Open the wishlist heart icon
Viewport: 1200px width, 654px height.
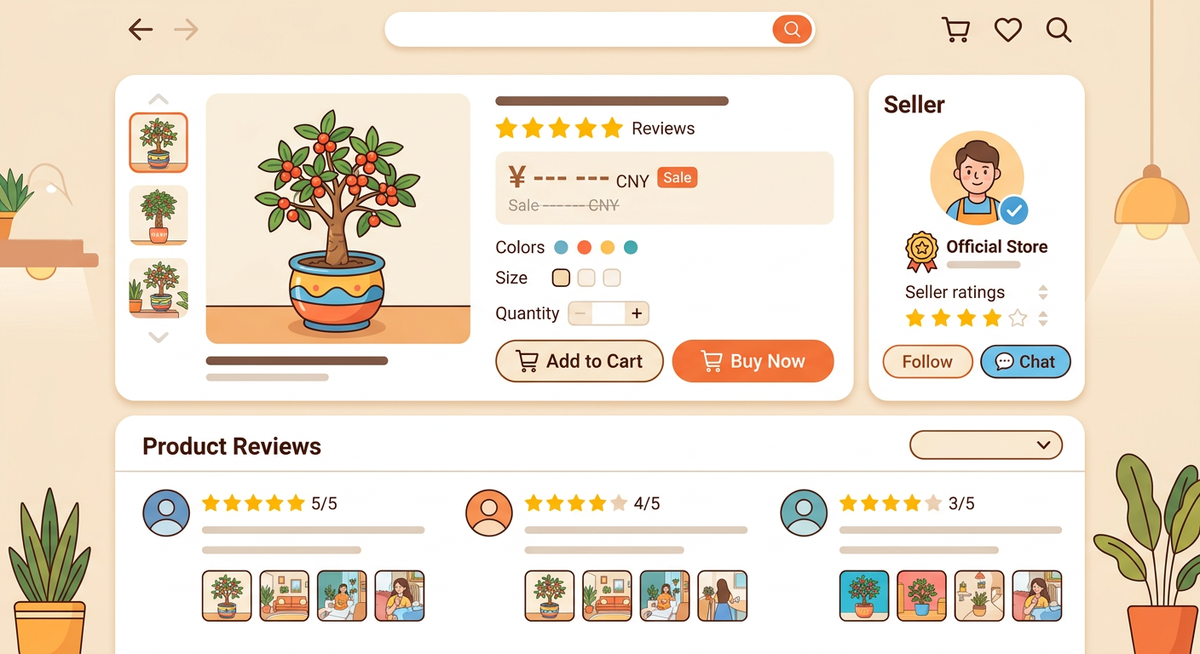click(1008, 30)
